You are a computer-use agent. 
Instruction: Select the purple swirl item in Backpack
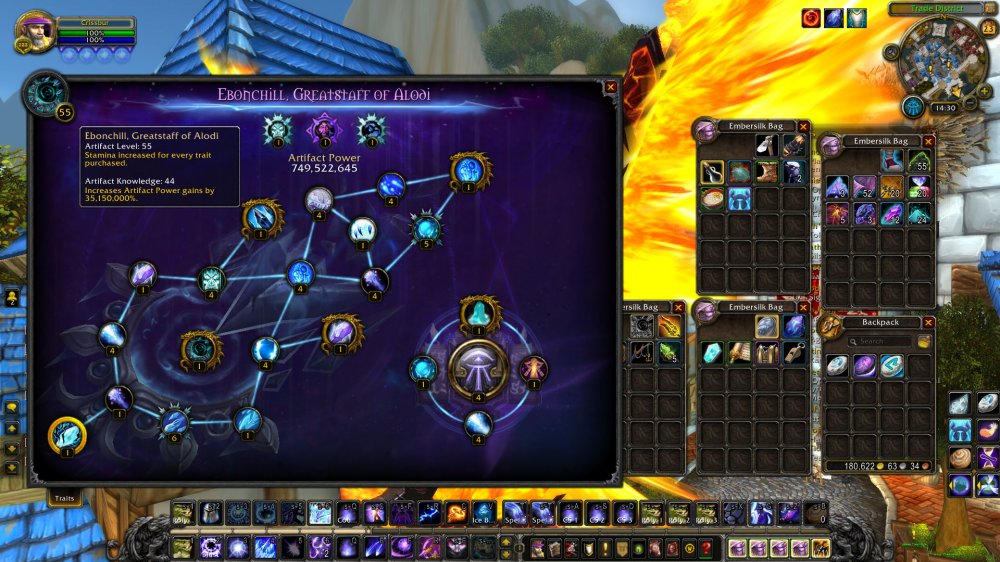(865, 366)
